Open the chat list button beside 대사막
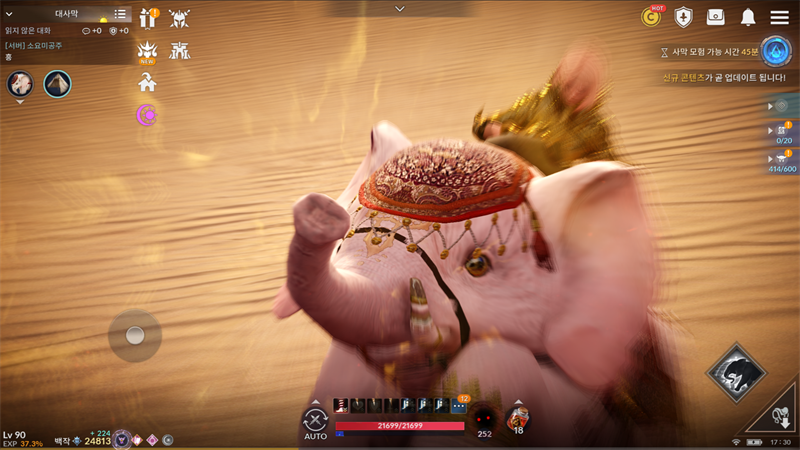The height and width of the screenshot is (450, 800). (x=120, y=14)
